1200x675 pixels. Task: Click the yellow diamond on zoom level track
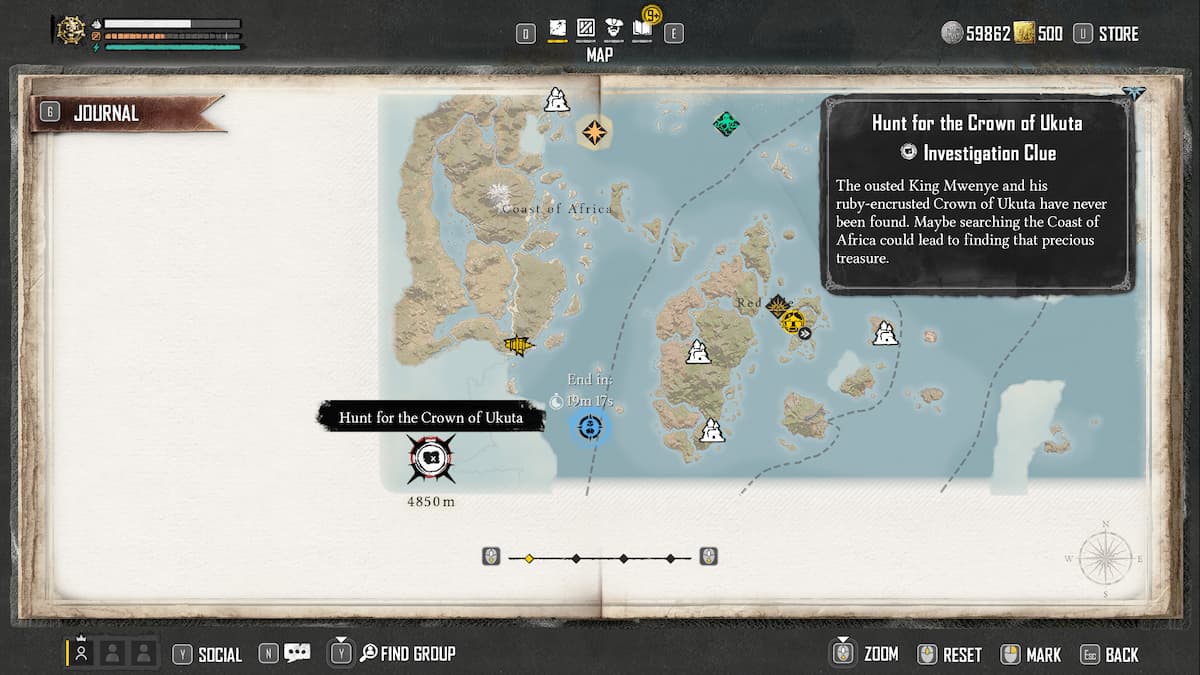pyautogui.click(x=529, y=558)
